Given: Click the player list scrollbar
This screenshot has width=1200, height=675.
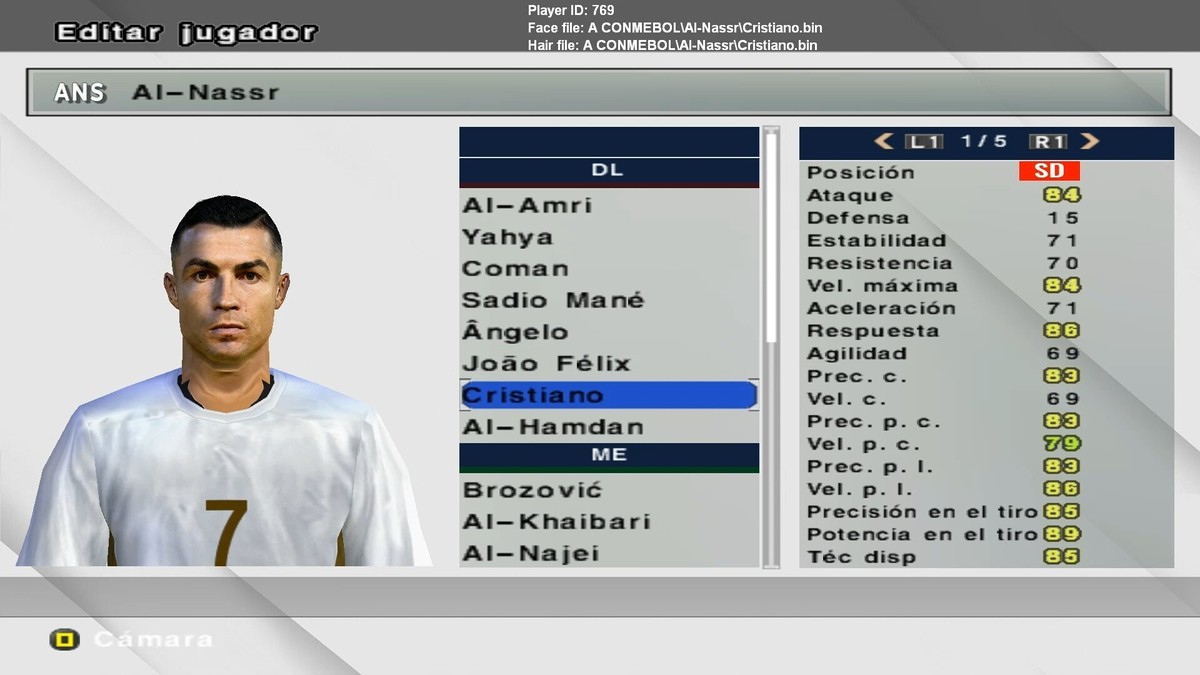Looking at the screenshot, I should click(x=770, y=240).
